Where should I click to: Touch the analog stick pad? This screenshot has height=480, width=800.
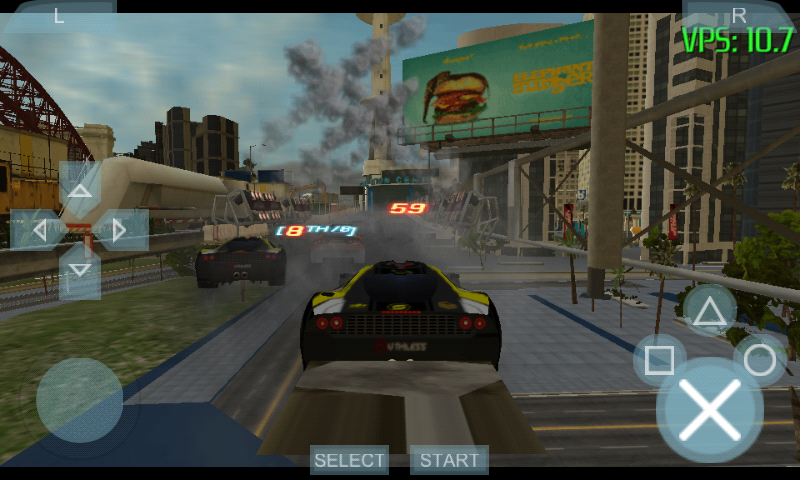pos(79,400)
